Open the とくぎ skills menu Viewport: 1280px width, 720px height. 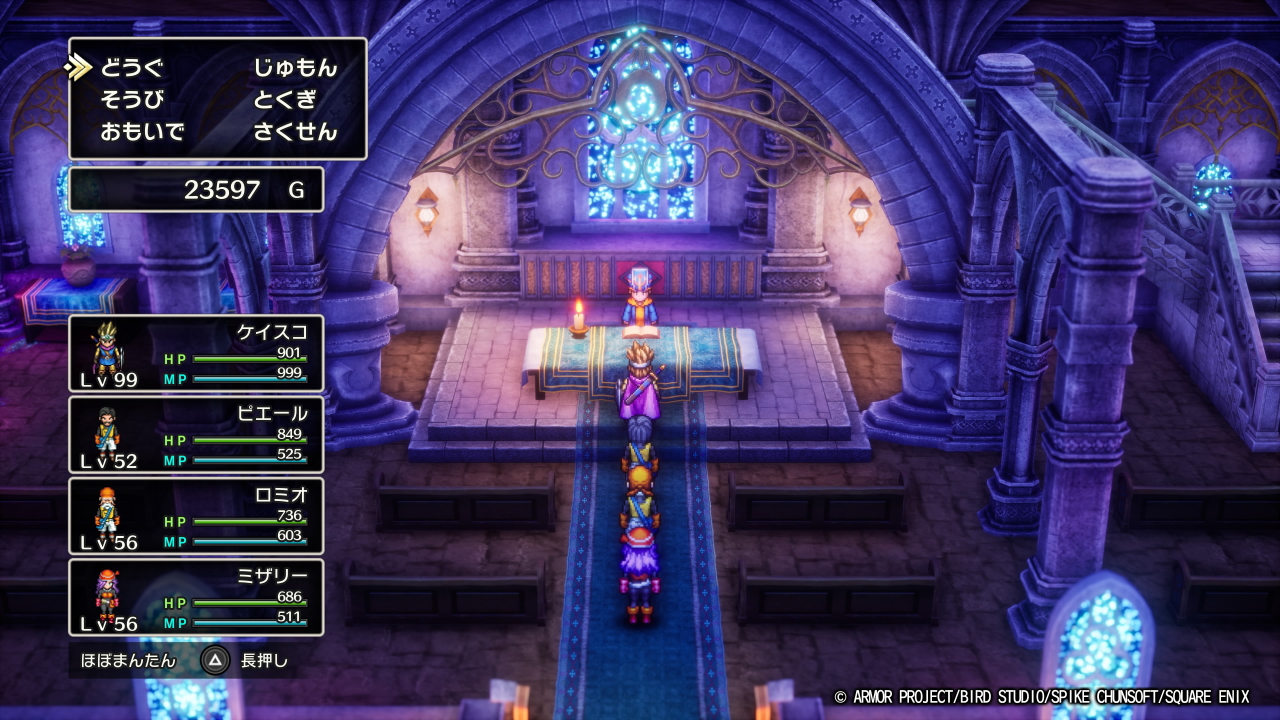285,100
